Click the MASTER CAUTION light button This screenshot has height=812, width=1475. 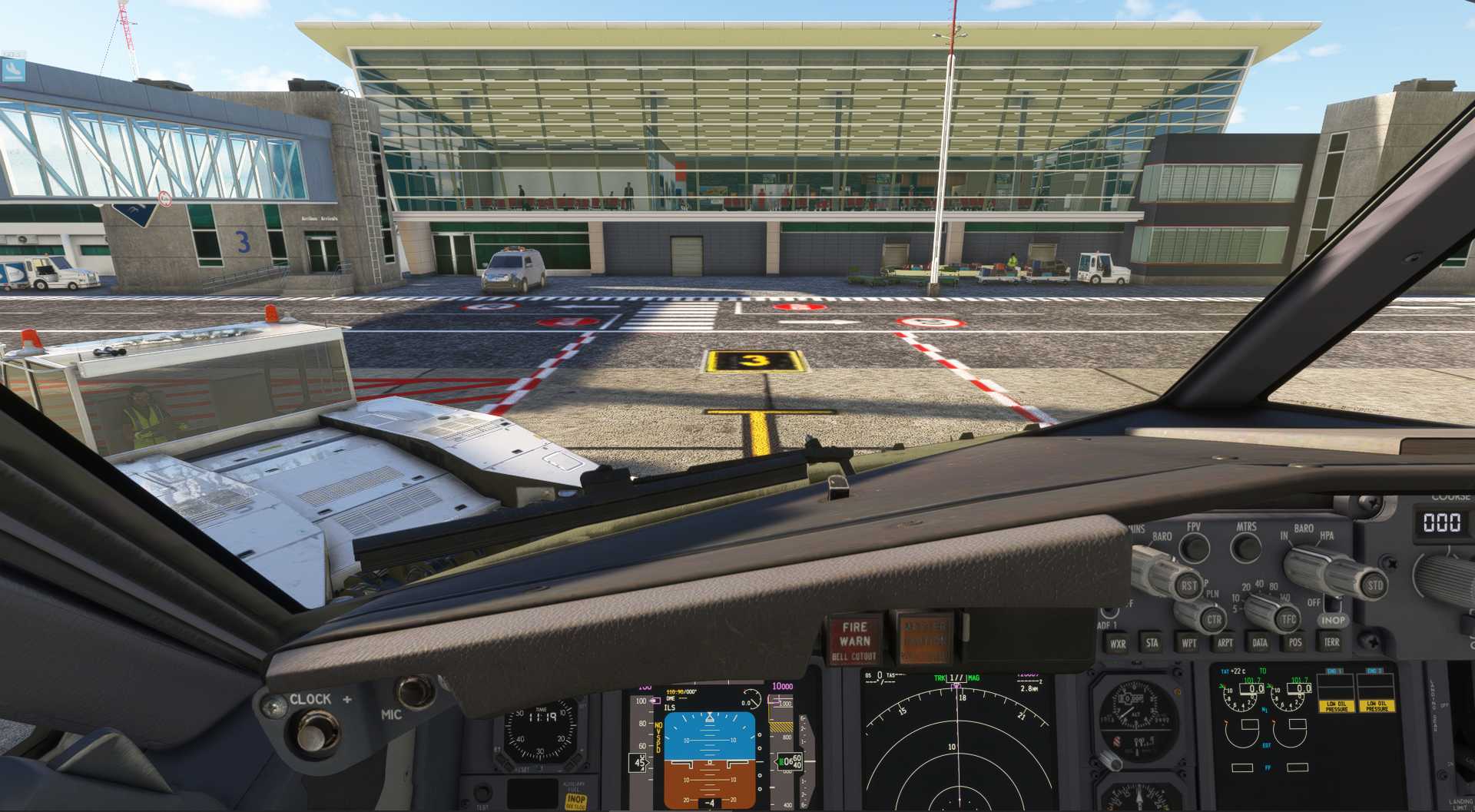[x=924, y=638]
